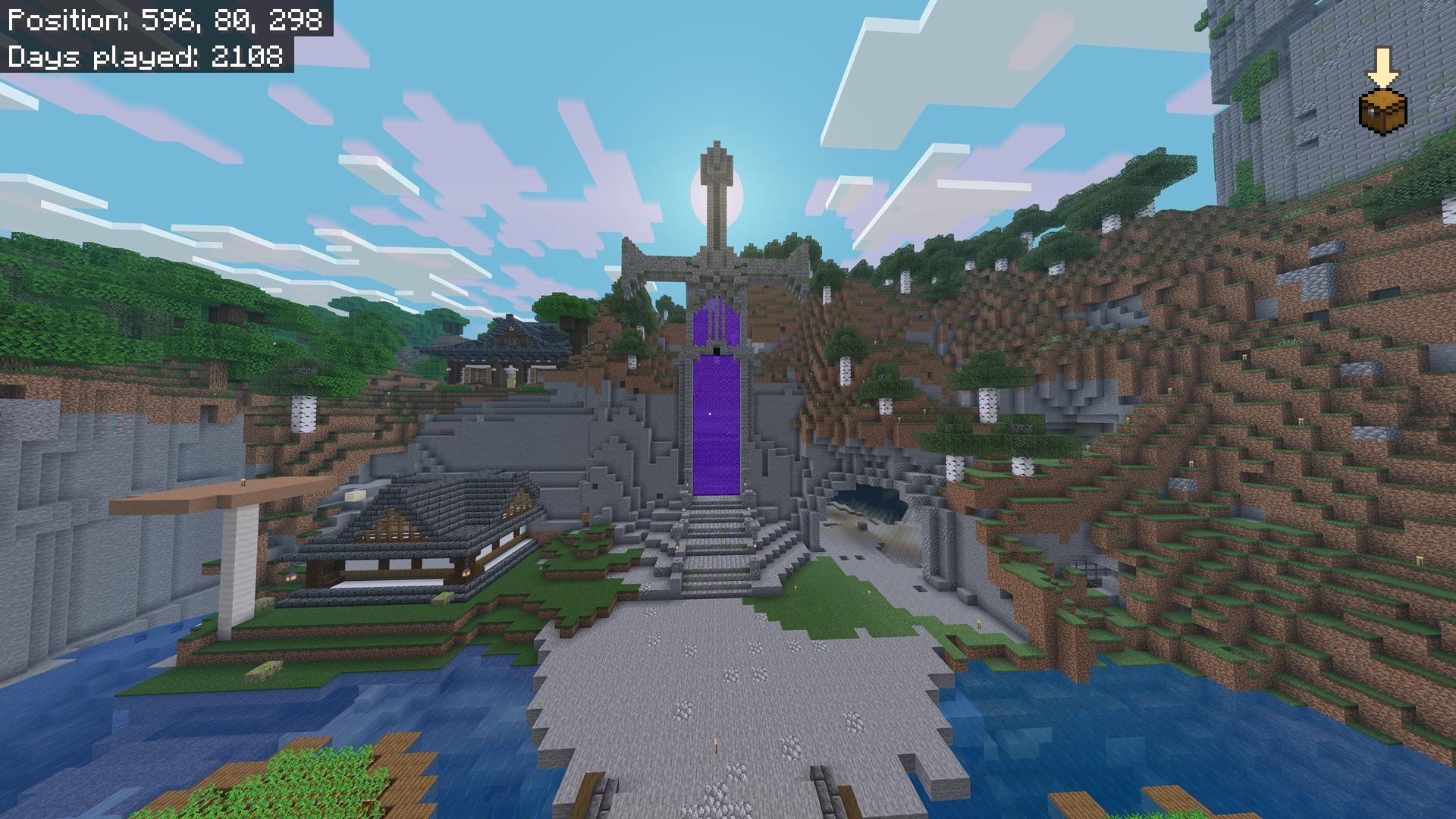Select the Position coordinates text
This screenshot has height=819, width=1456.
tap(163, 21)
